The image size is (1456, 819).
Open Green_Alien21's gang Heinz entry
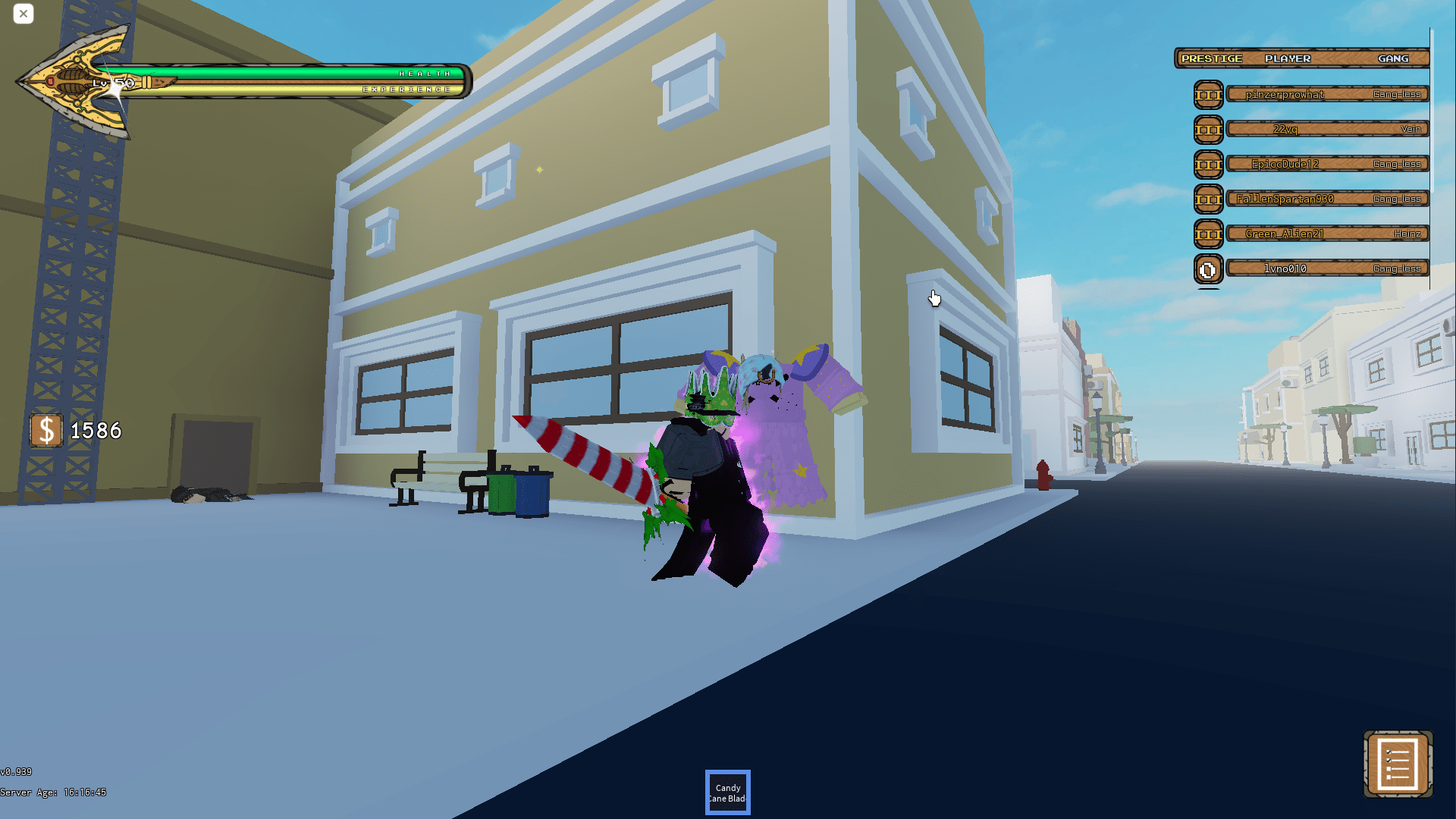[x=1408, y=234]
